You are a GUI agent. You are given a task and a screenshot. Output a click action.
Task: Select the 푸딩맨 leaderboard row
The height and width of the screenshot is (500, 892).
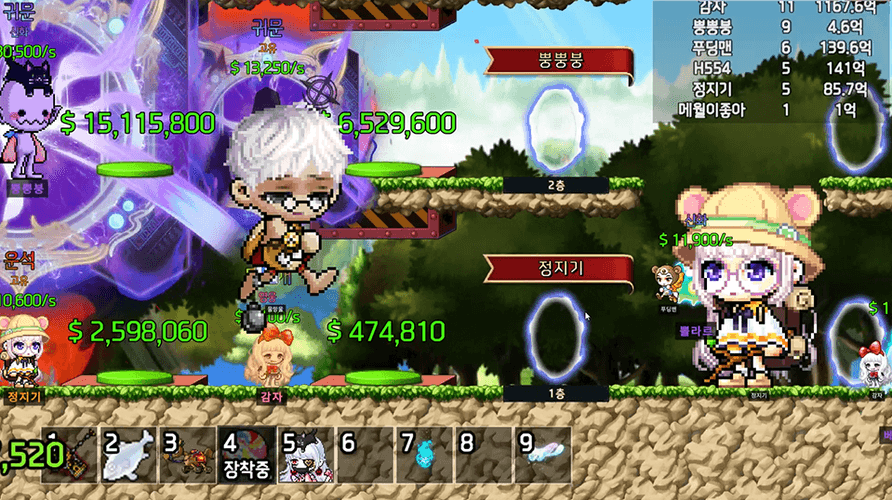[770, 48]
